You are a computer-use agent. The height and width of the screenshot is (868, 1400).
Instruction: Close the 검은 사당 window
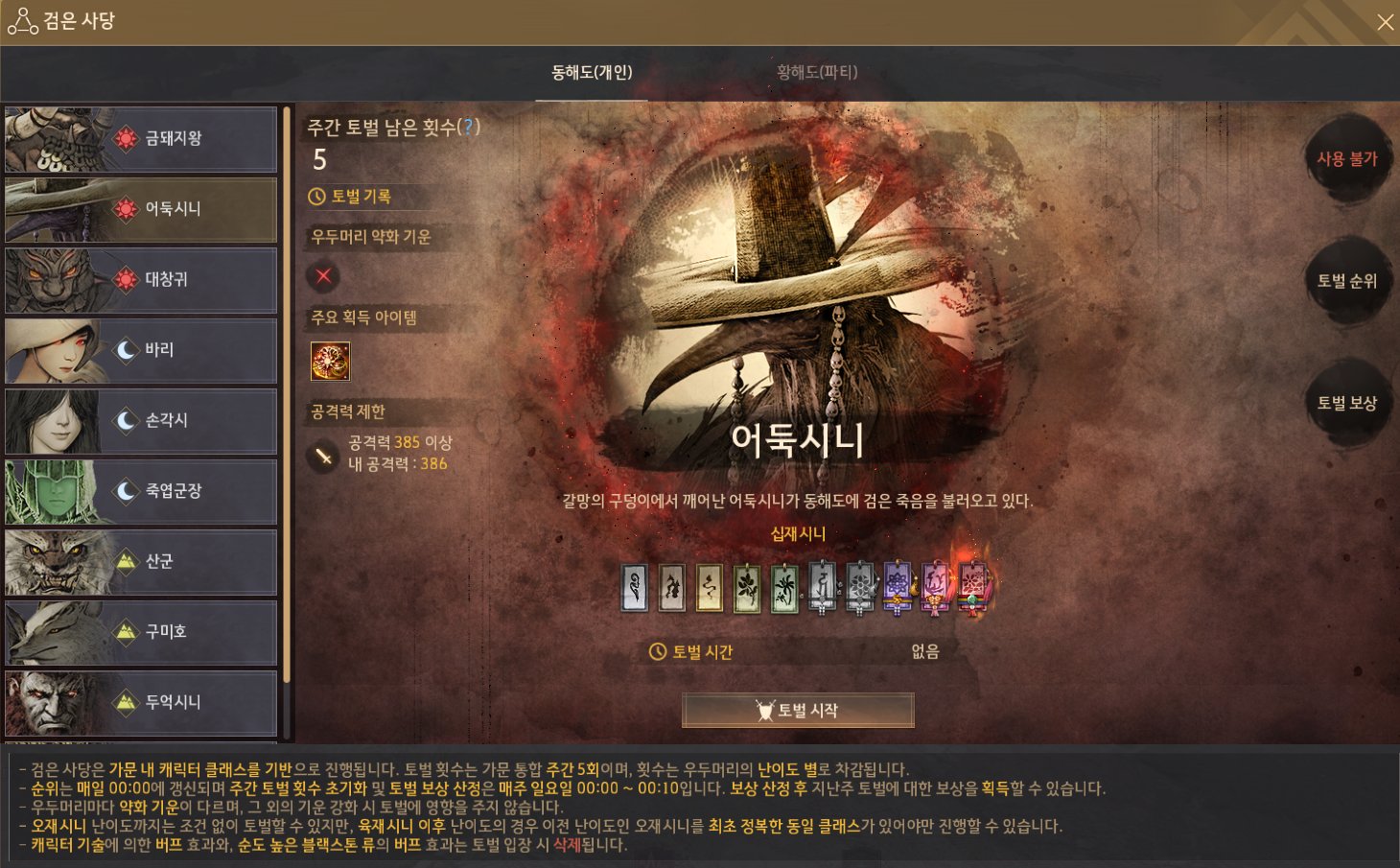1385,22
